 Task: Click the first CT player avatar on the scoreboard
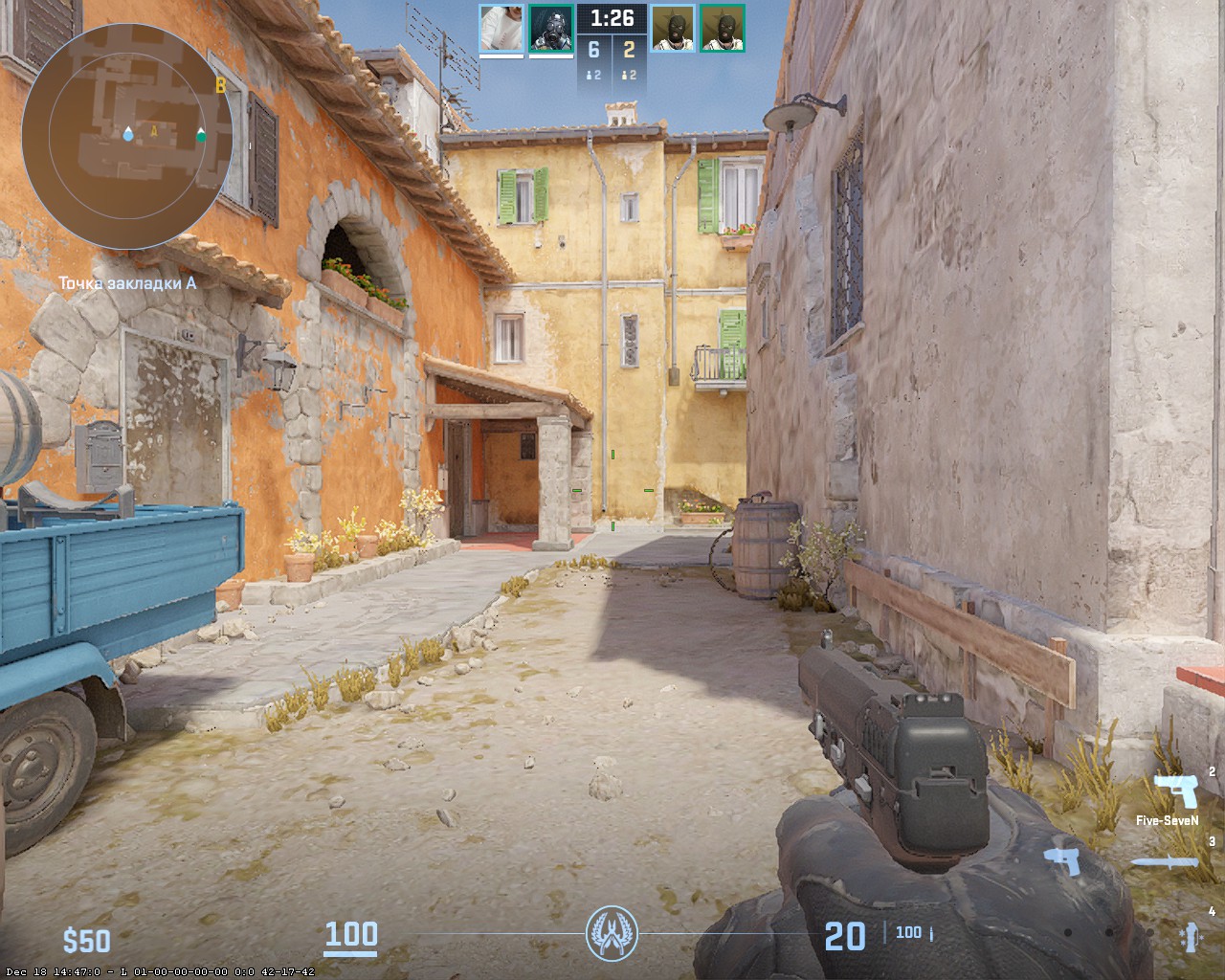[501, 28]
